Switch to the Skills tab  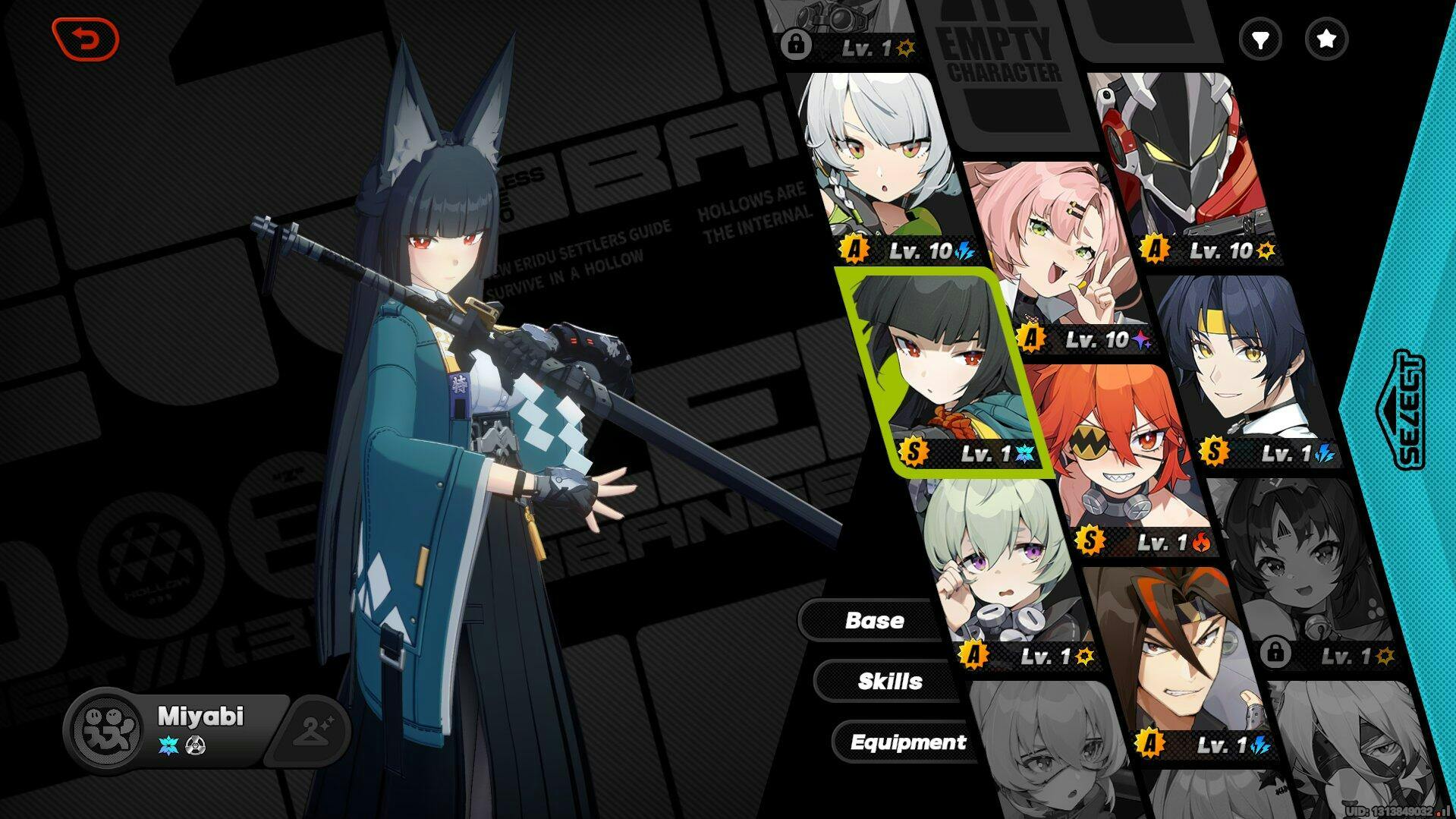click(x=889, y=681)
